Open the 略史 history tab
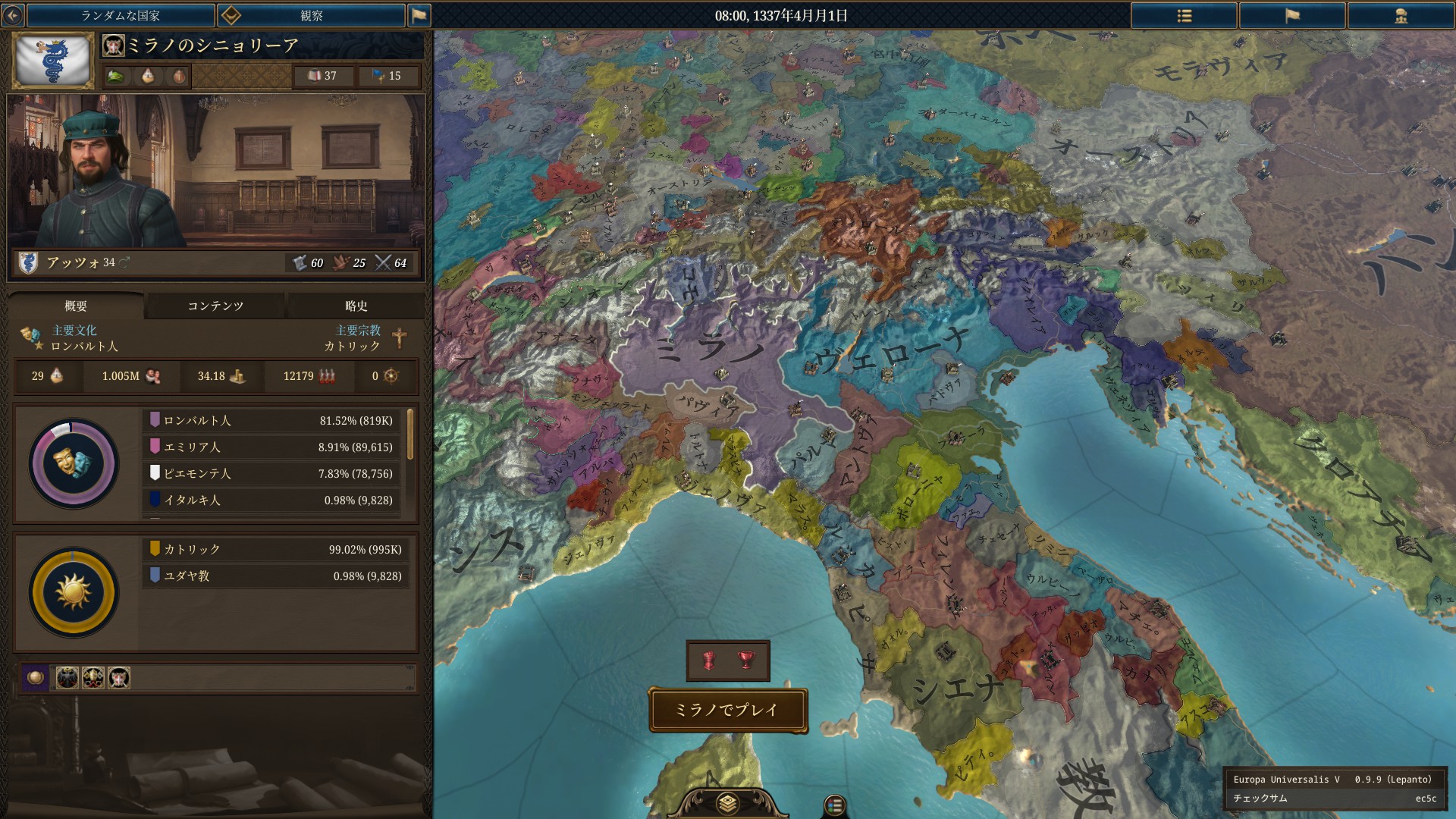 [x=355, y=306]
